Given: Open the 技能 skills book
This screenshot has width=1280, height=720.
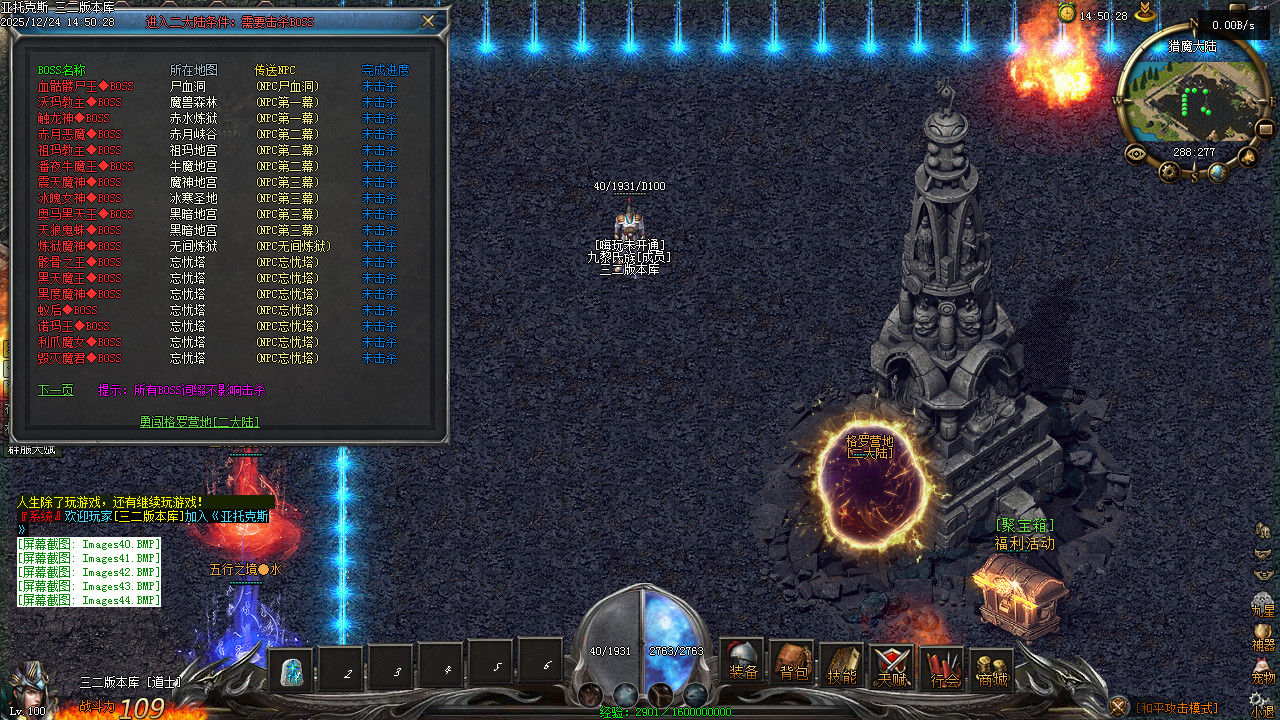Looking at the screenshot, I should point(842,664).
